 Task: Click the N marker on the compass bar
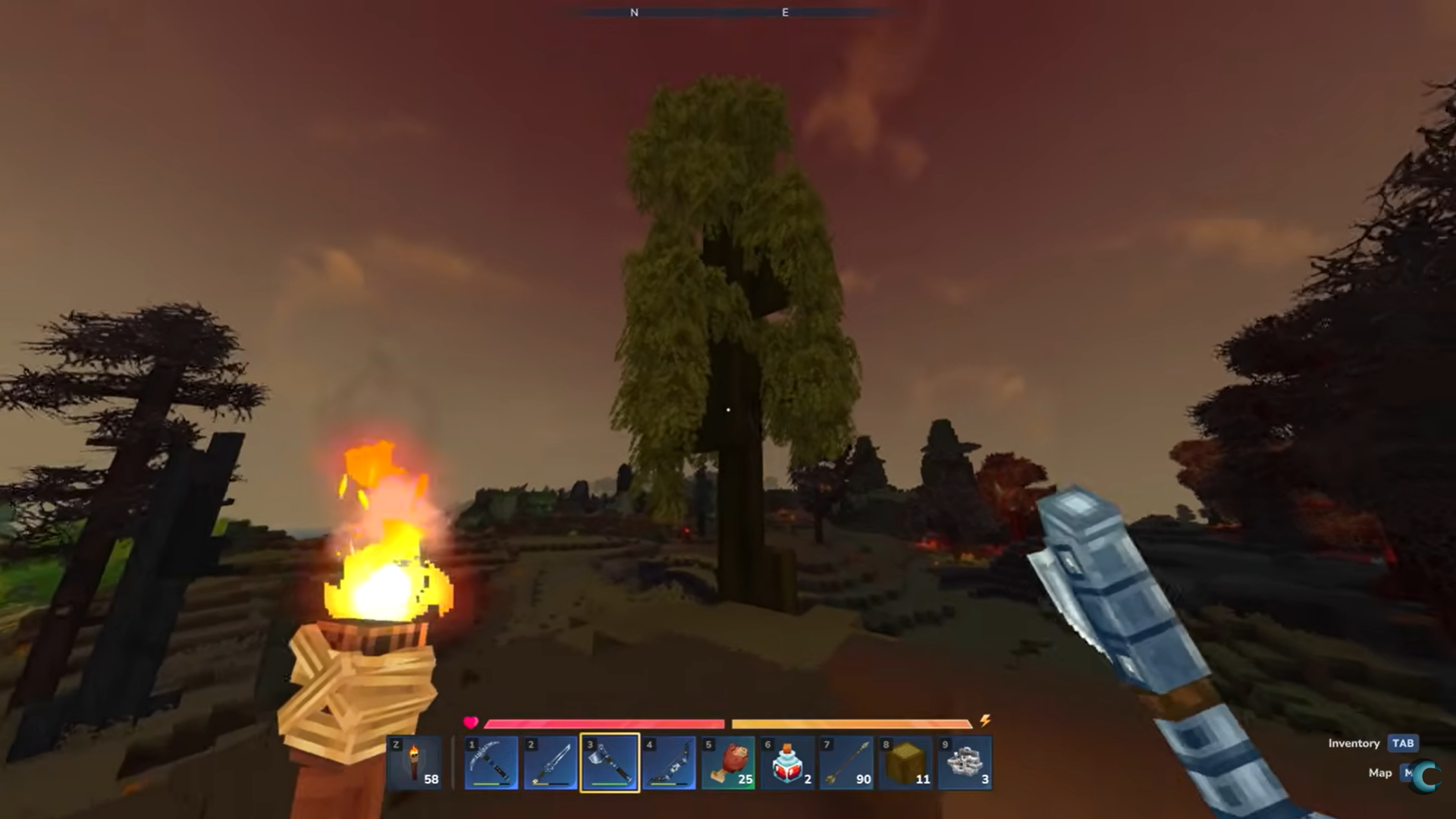[635, 12]
